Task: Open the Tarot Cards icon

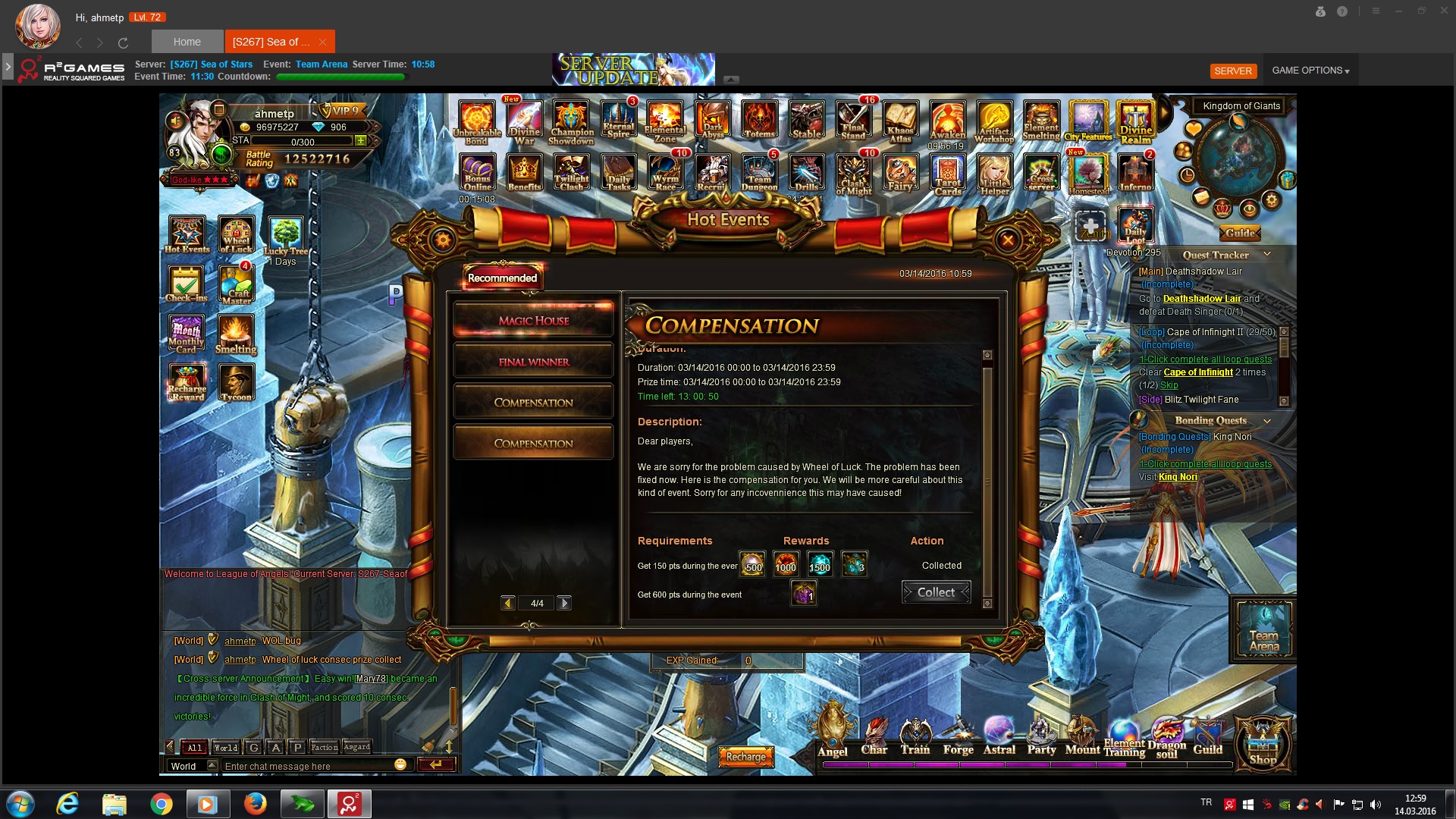Action: pyautogui.click(x=947, y=174)
